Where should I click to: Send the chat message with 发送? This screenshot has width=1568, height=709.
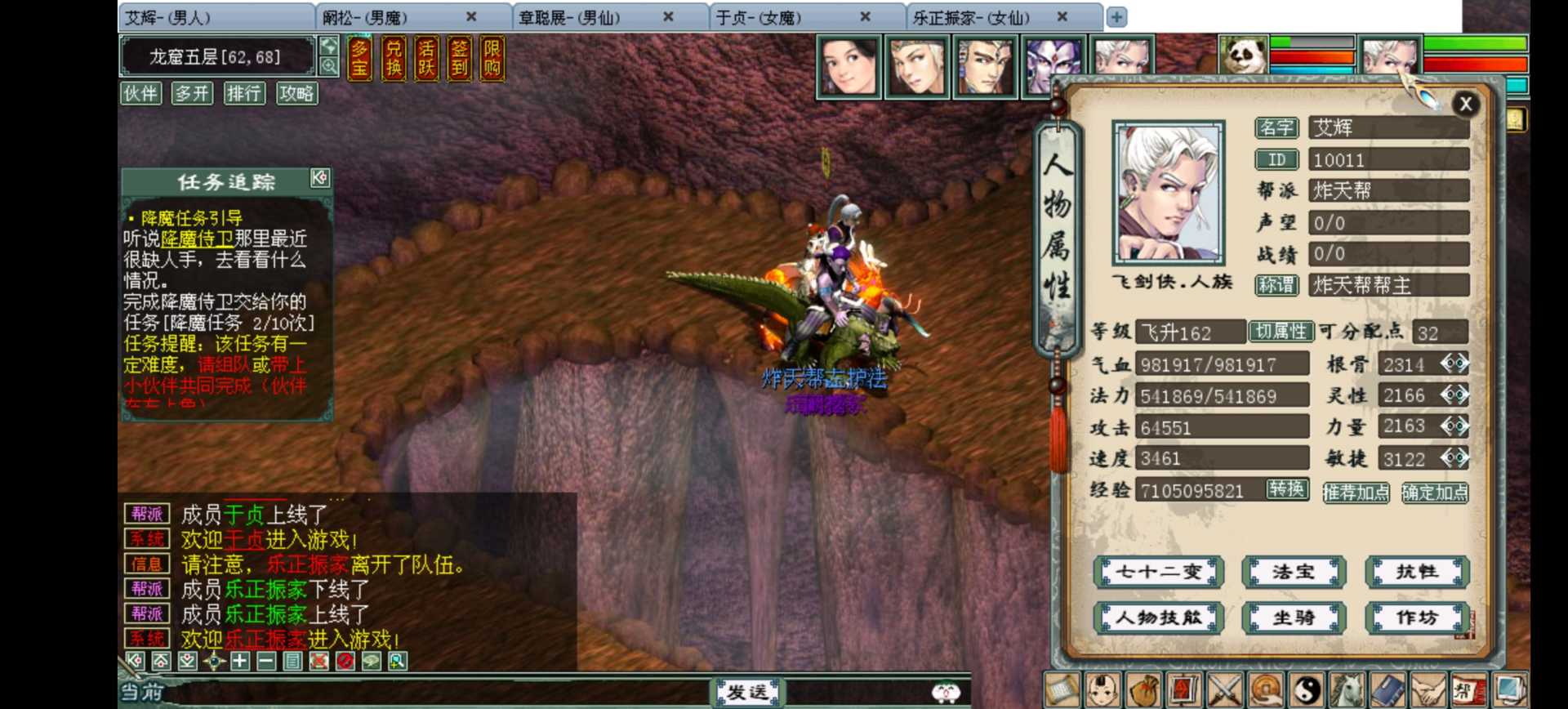[x=746, y=693]
